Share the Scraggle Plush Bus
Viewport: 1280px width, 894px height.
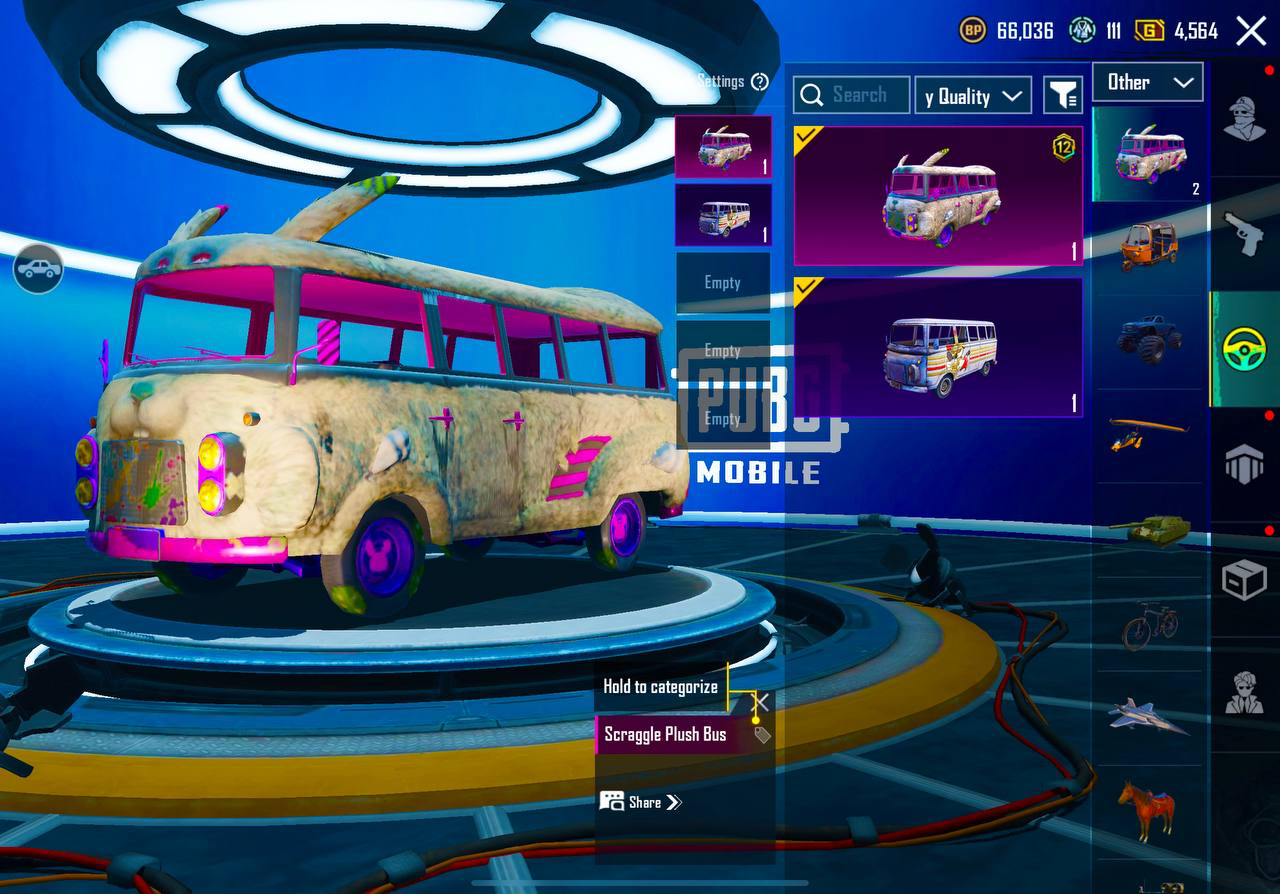click(x=641, y=802)
